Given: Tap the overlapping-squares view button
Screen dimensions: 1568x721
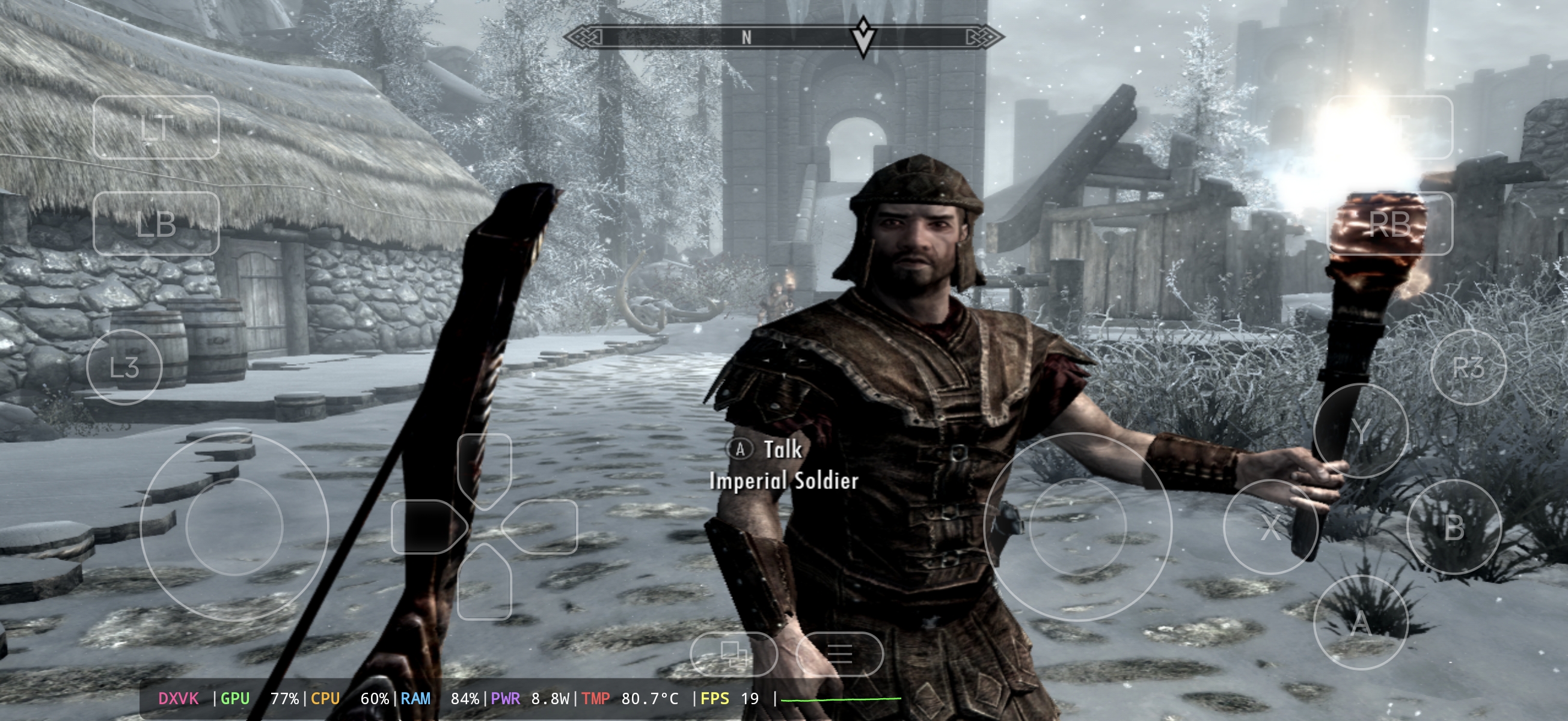Looking at the screenshot, I should click(733, 654).
